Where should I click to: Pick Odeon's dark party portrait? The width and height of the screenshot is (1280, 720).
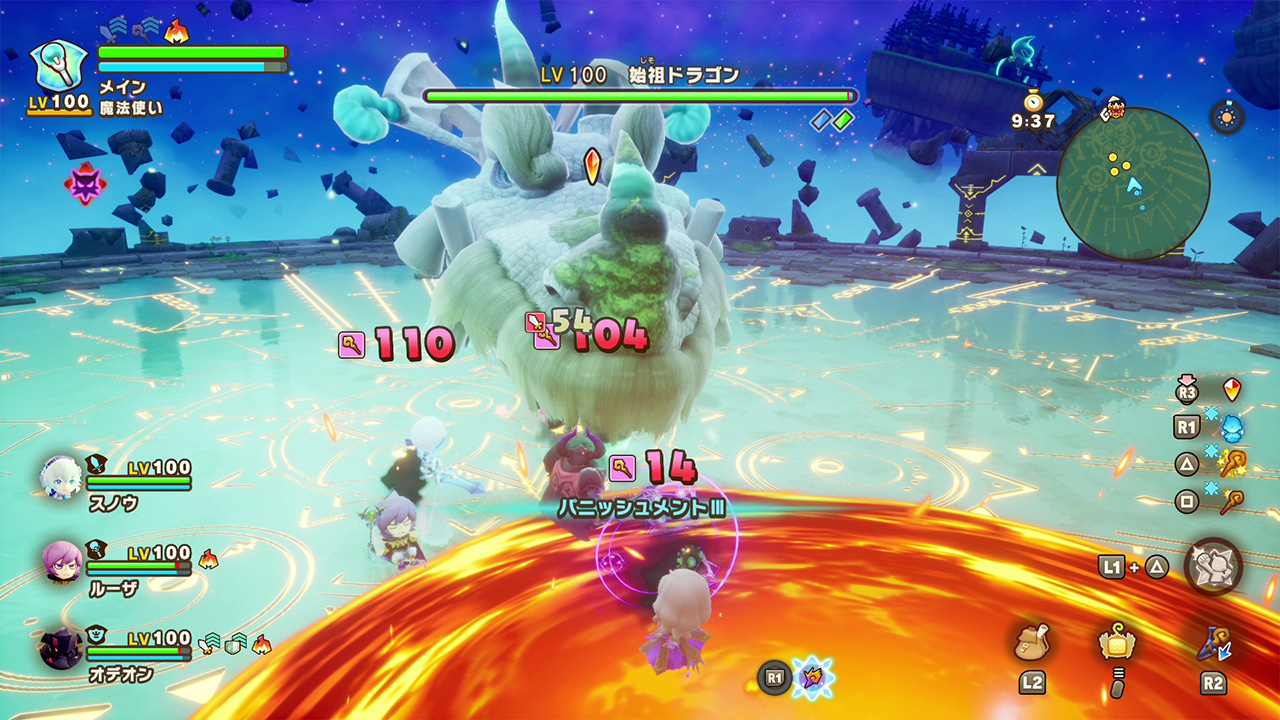point(61,647)
